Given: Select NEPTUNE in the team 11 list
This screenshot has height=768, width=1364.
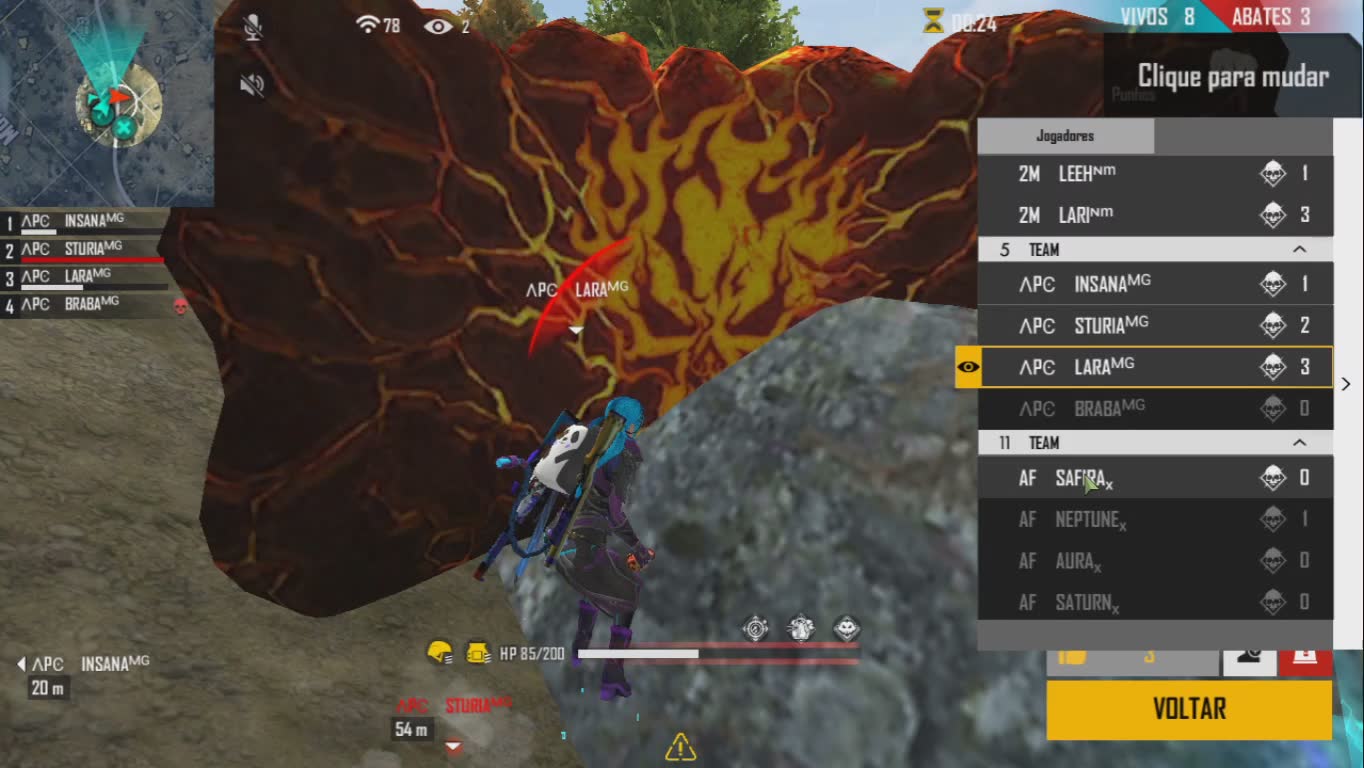Looking at the screenshot, I should click(1154, 519).
